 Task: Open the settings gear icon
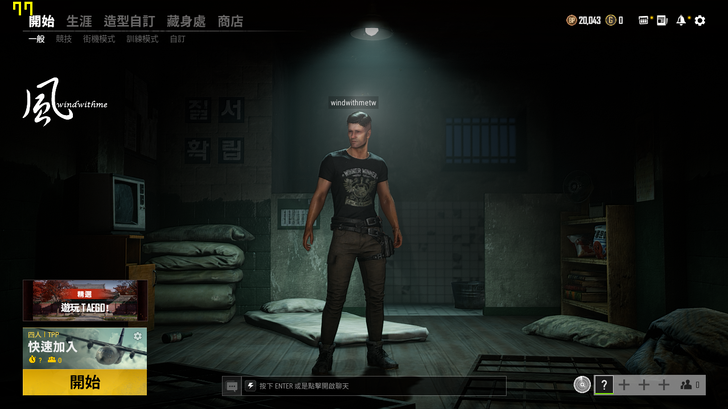click(x=700, y=20)
